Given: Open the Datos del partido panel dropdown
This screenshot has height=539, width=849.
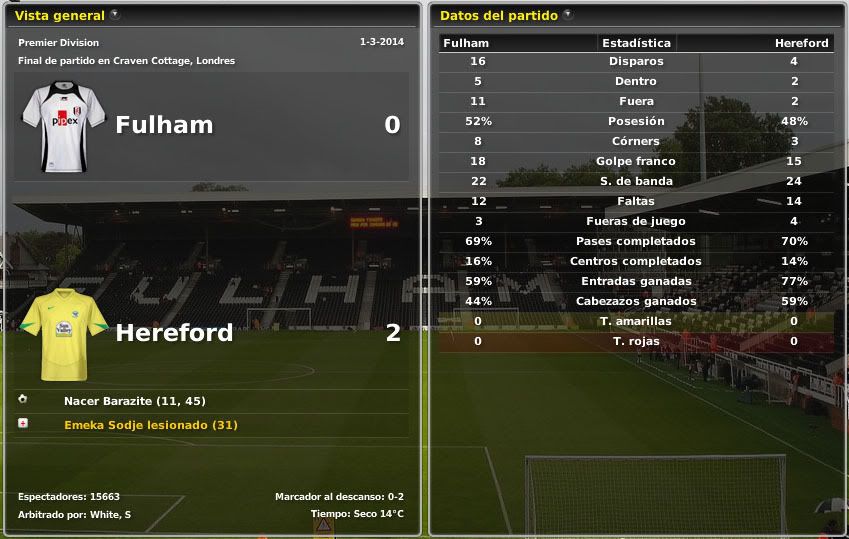Looking at the screenshot, I should (568, 15).
